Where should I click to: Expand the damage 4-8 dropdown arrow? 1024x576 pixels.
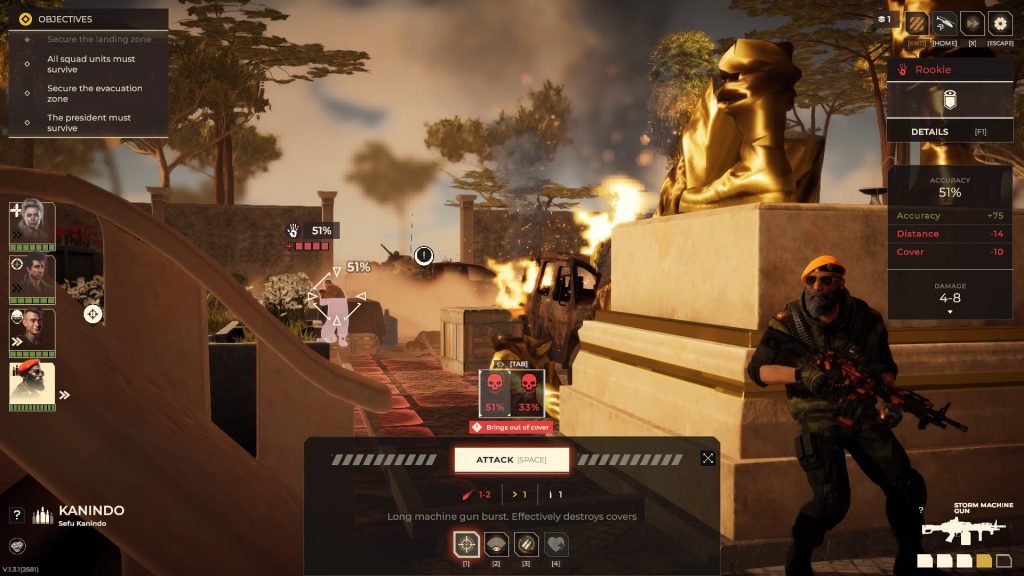pyautogui.click(x=949, y=312)
